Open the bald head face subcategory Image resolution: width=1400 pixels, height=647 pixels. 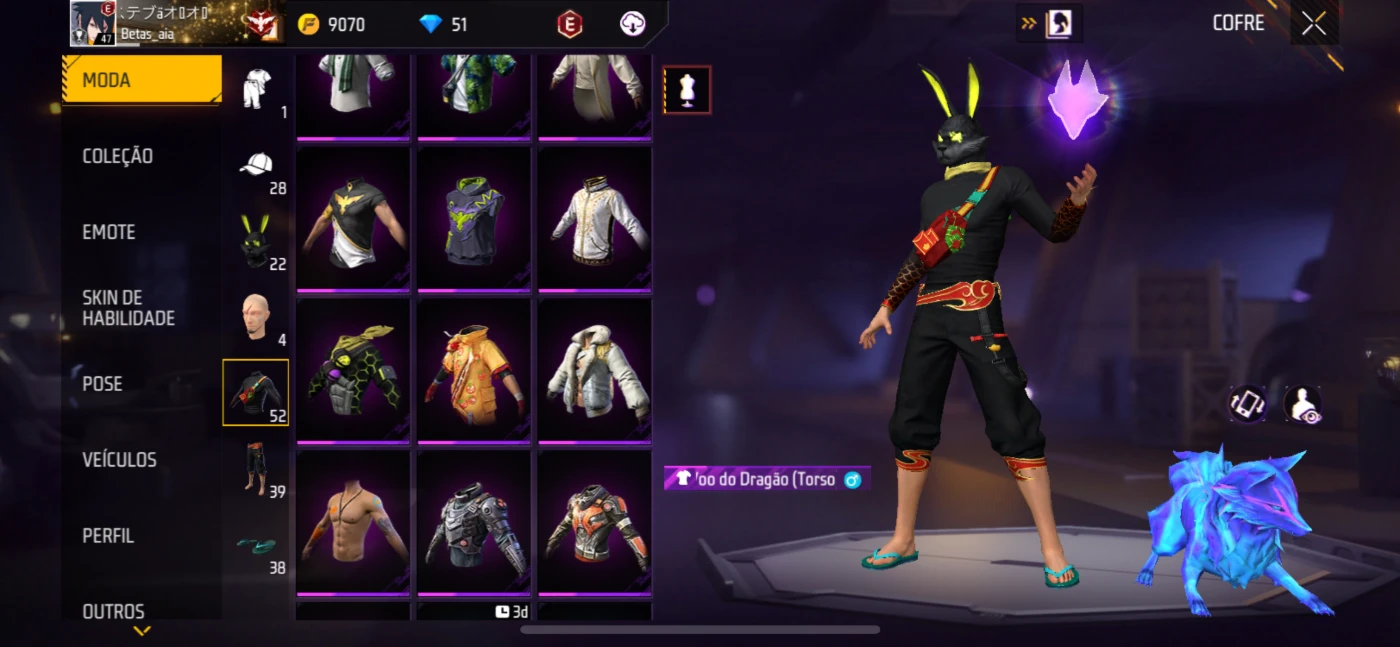pos(256,318)
